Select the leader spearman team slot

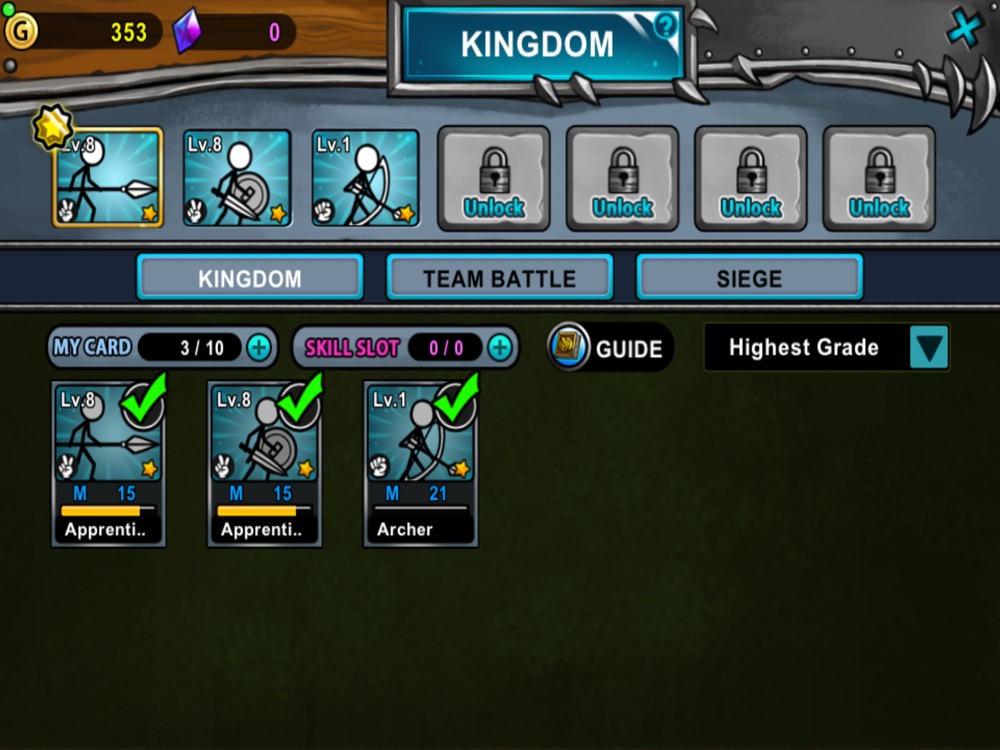pyautogui.click(x=108, y=179)
